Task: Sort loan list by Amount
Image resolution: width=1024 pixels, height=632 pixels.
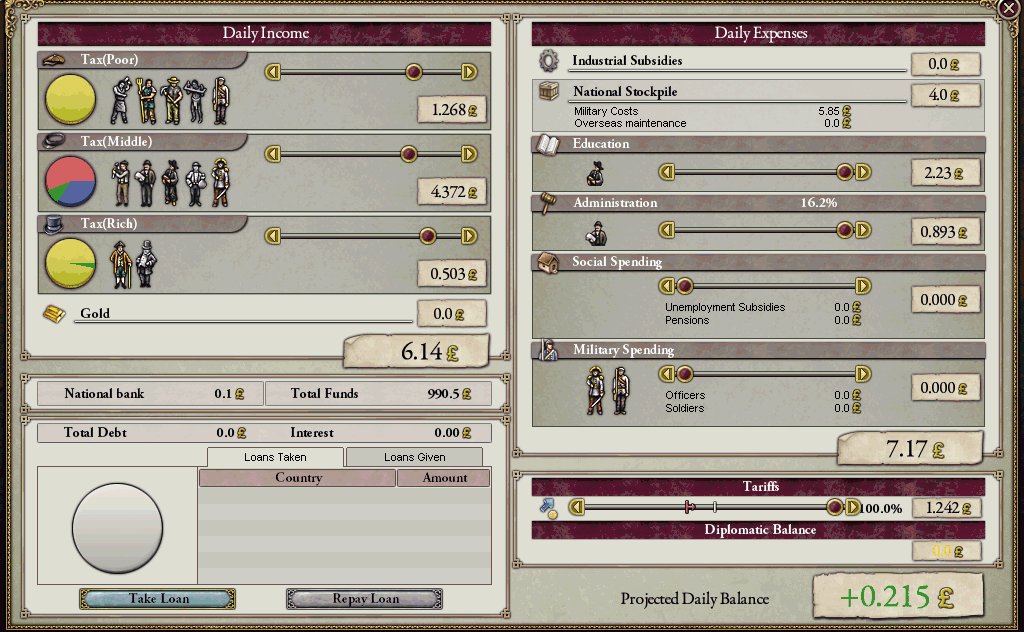Action: (444, 478)
